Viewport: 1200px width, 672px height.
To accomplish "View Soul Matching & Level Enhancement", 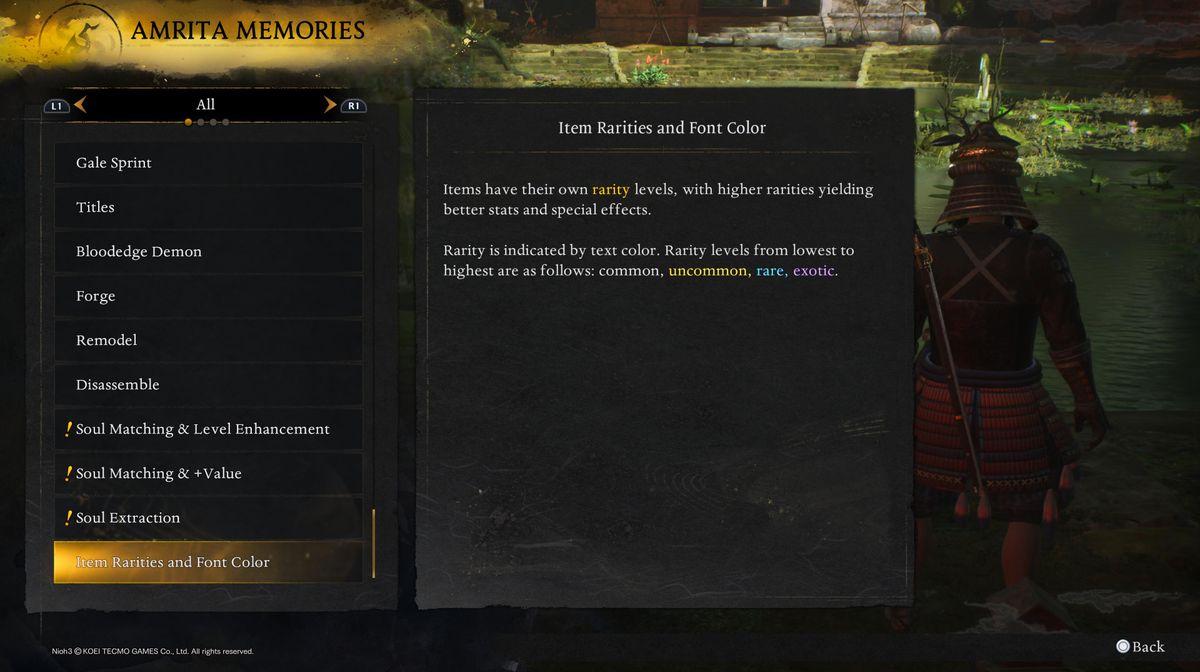I will point(208,429).
